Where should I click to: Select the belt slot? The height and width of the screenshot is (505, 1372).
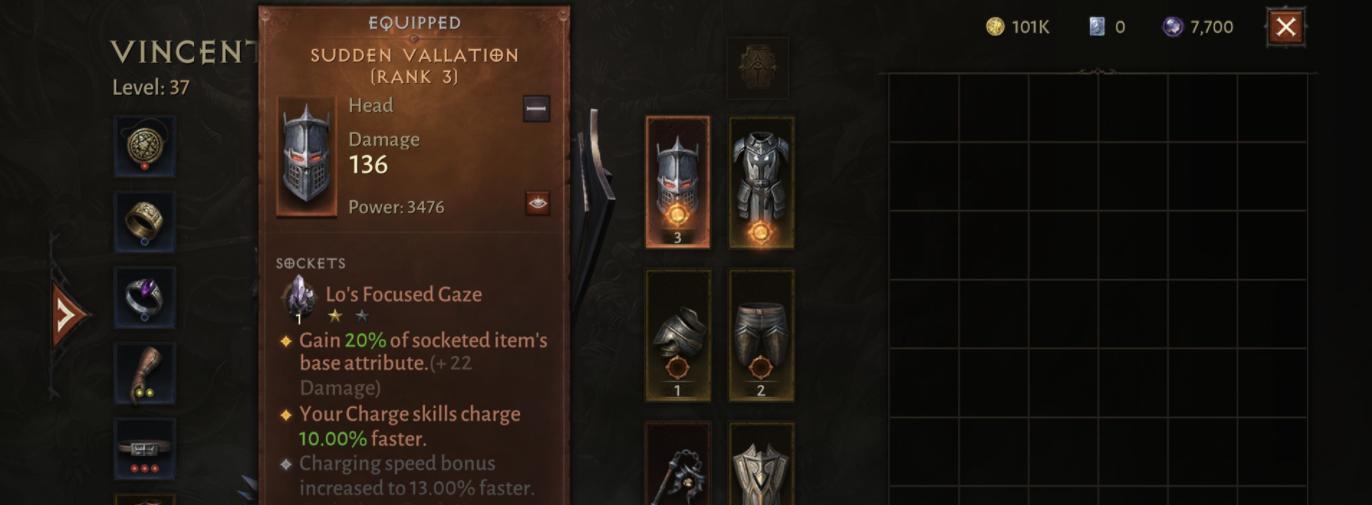[145, 448]
